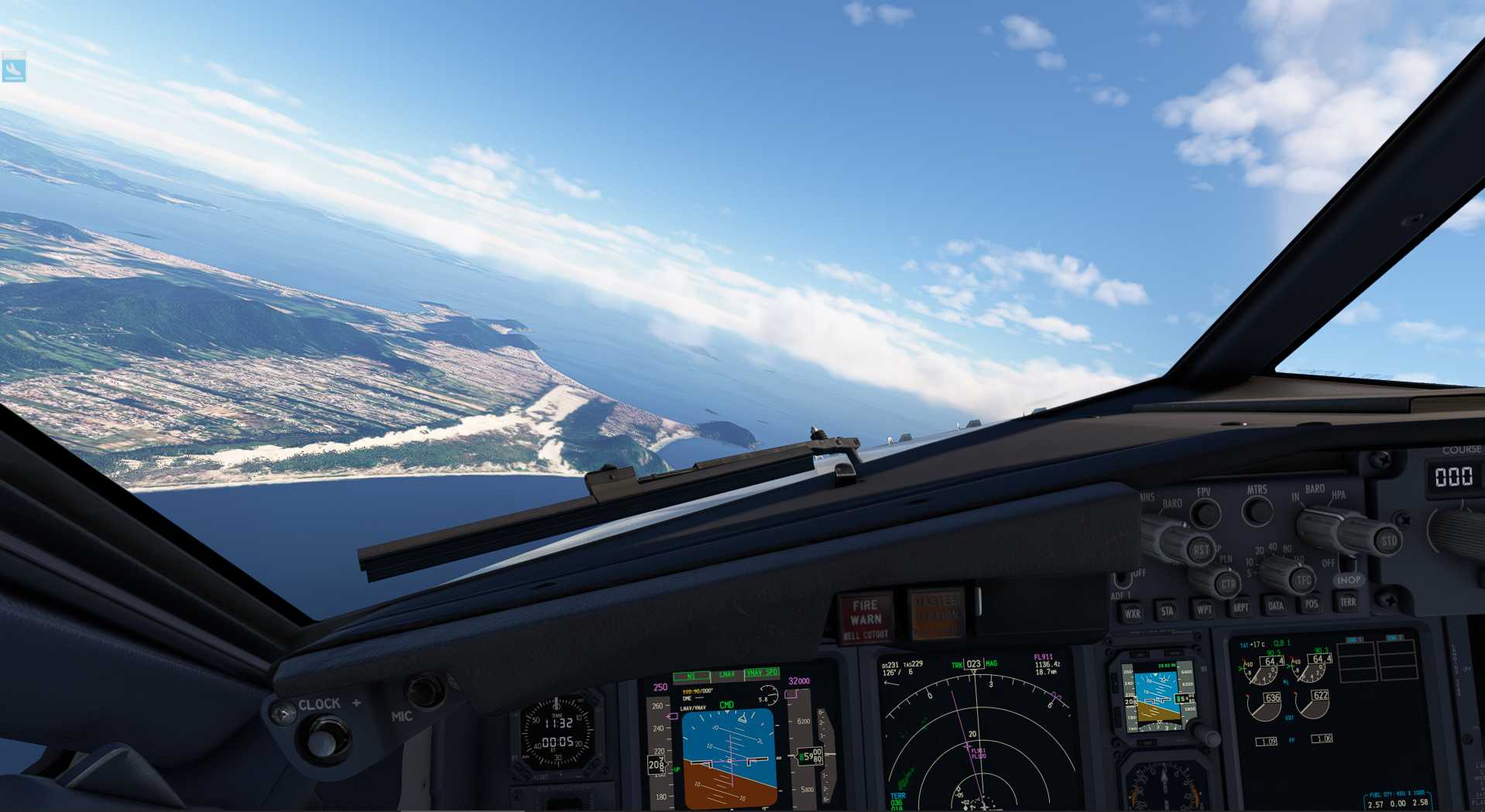Click the TFC traffic range knob
Image resolution: width=1485 pixels, height=812 pixels.
click(x=1302, y=578)
